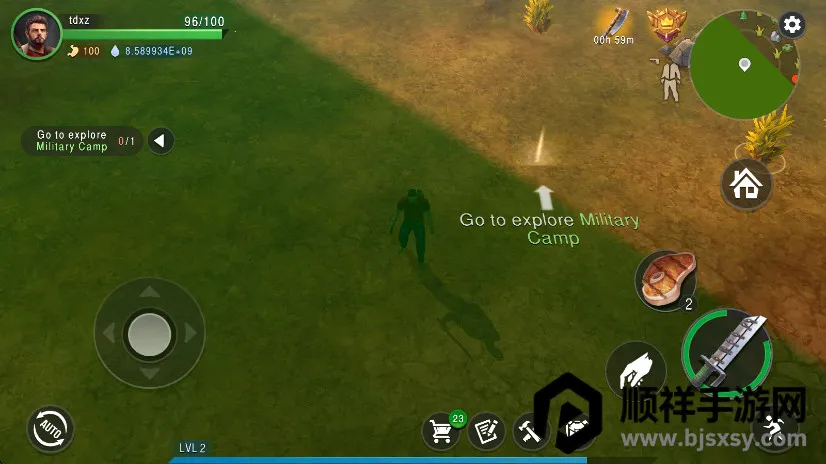Collapse the quest tracker with the arrow
This screenshot has height=464, width=826.
click(x=160, y=141)
